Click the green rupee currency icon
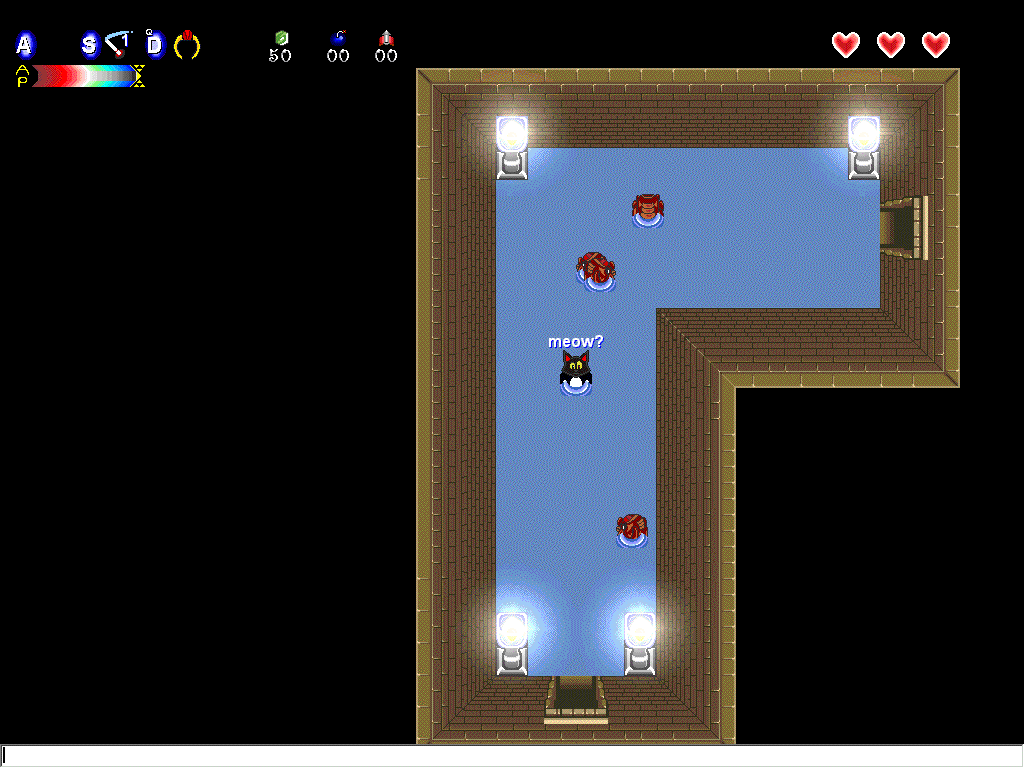 [x=281, y=38]
